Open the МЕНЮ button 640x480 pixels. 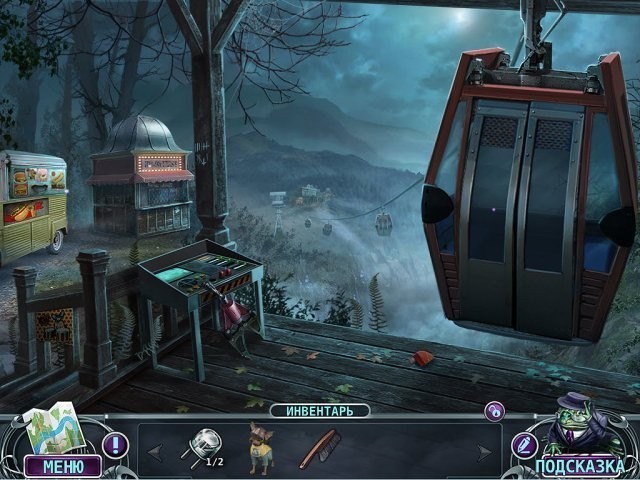coord(63,466)
